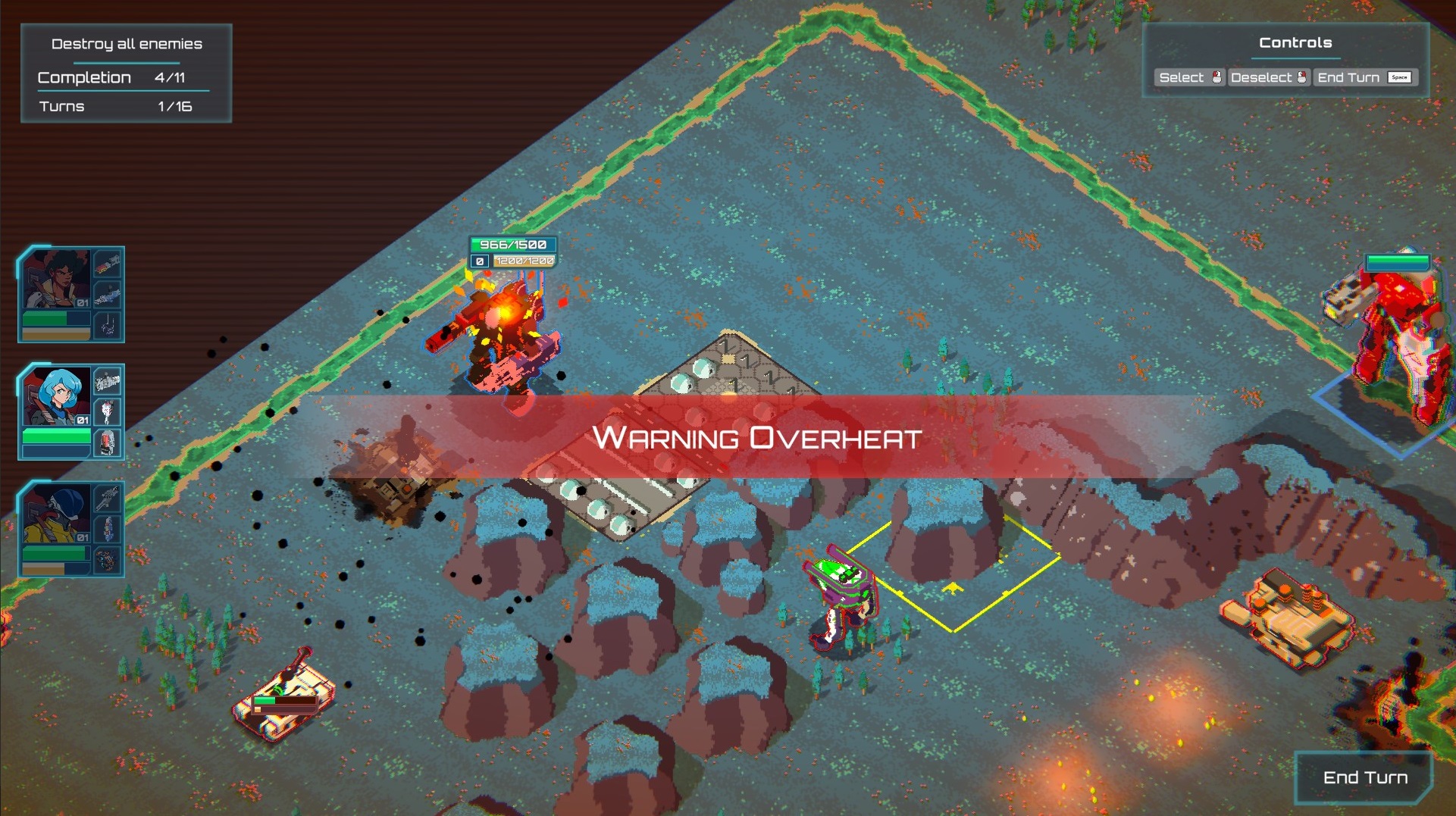Click the mouse icon beside the Deselect control
The image size is (1456, 816).
click(x=1302, y=77)
